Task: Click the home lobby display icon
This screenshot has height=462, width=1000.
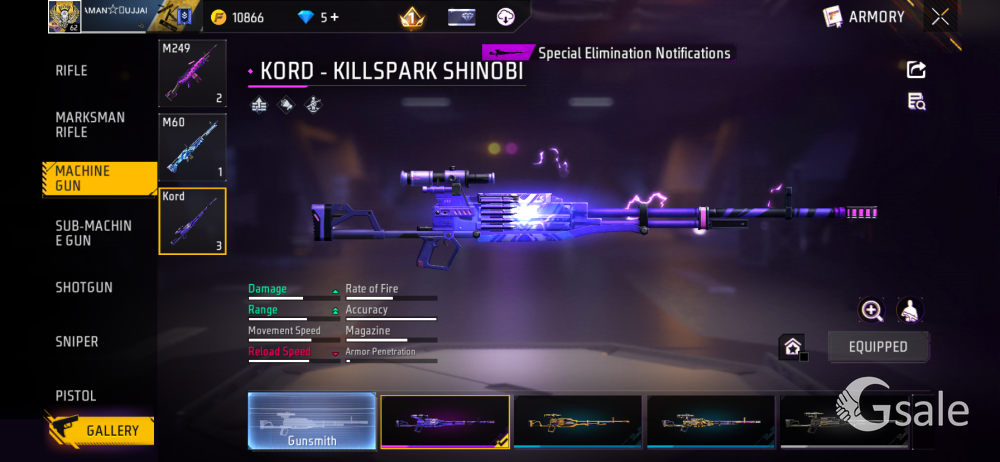Action: [793, 347]
